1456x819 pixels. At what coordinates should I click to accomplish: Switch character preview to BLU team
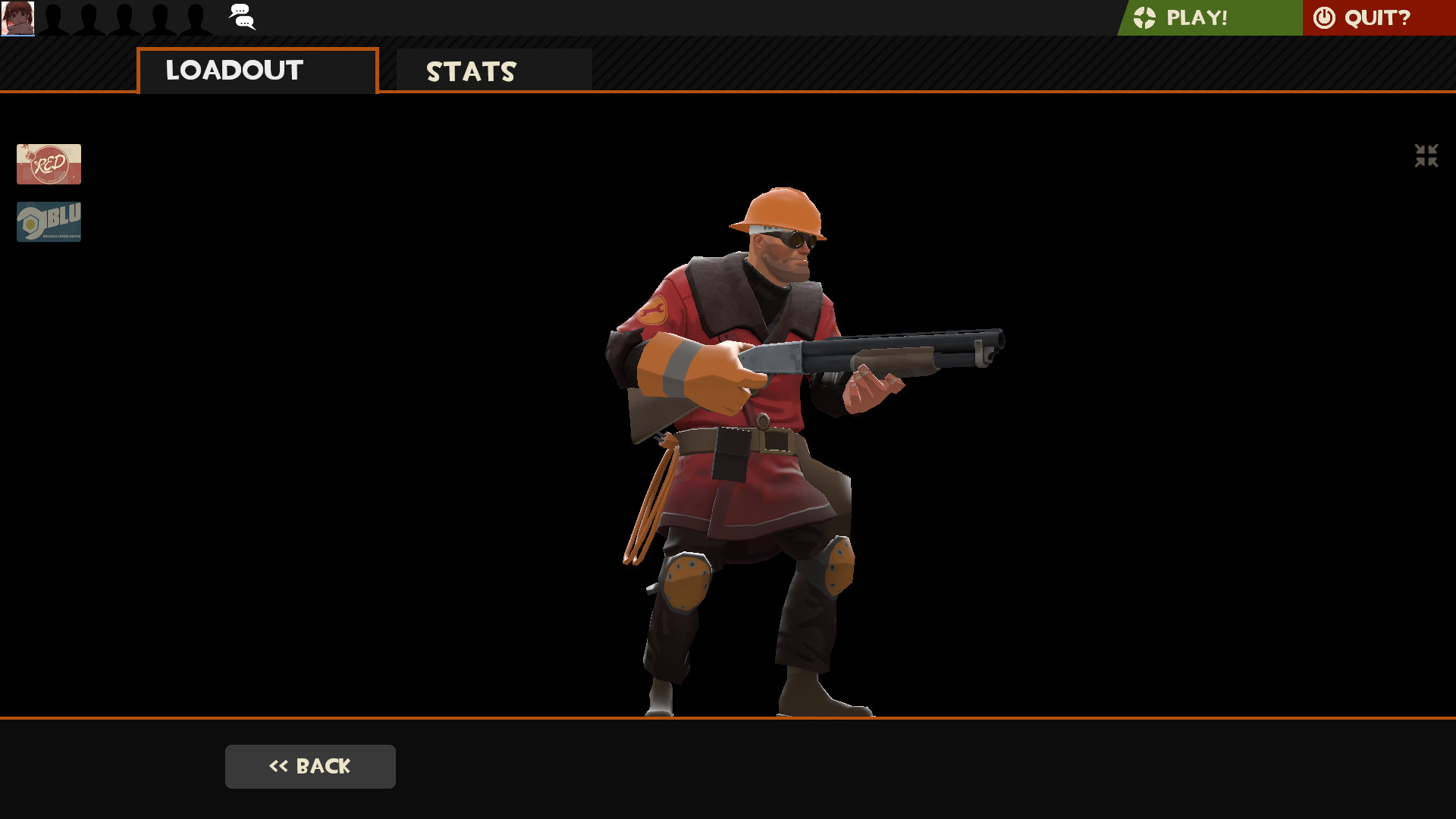point(48,221)
